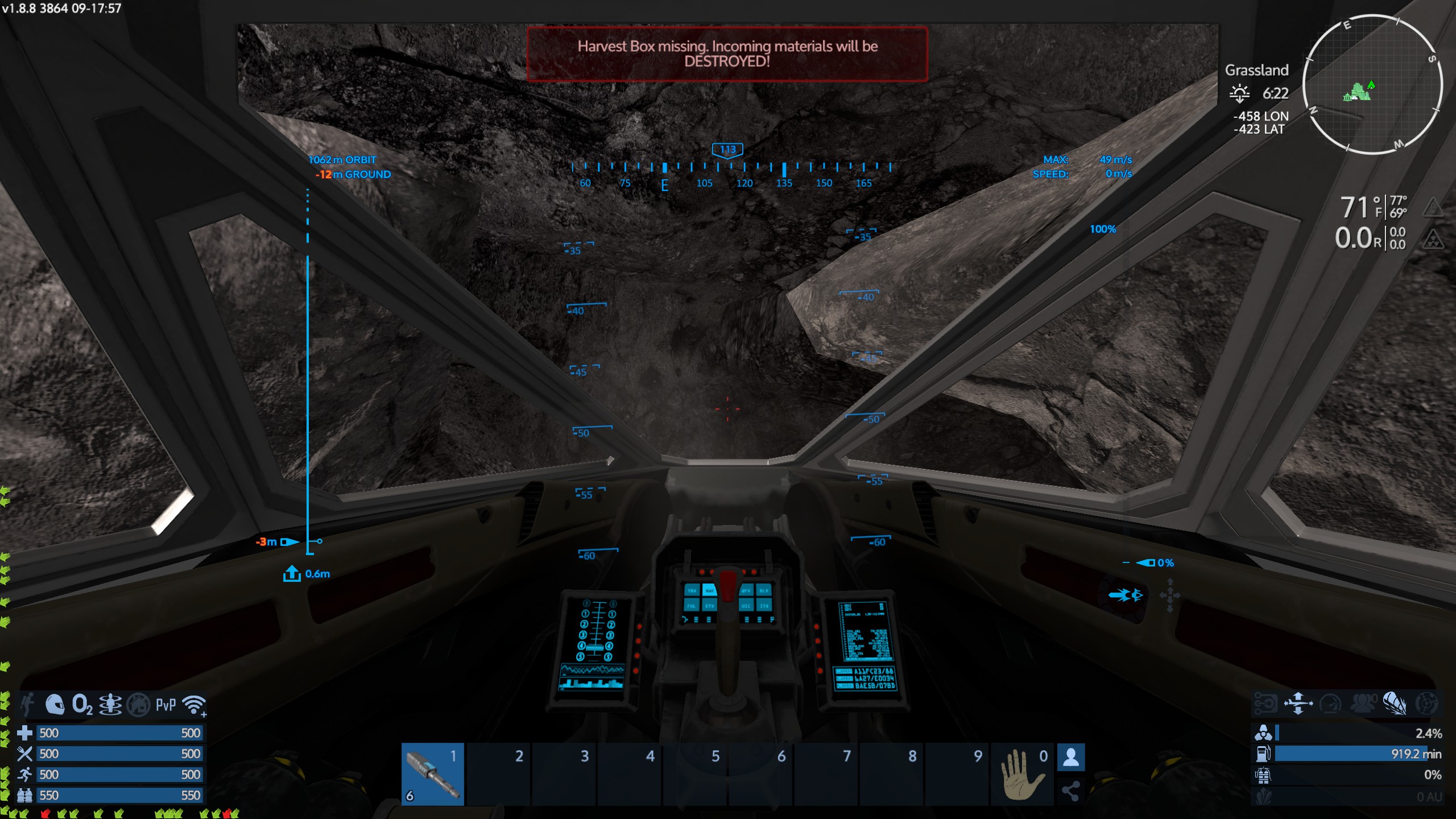Click the fuel pump icon

tap(1263, 754)
